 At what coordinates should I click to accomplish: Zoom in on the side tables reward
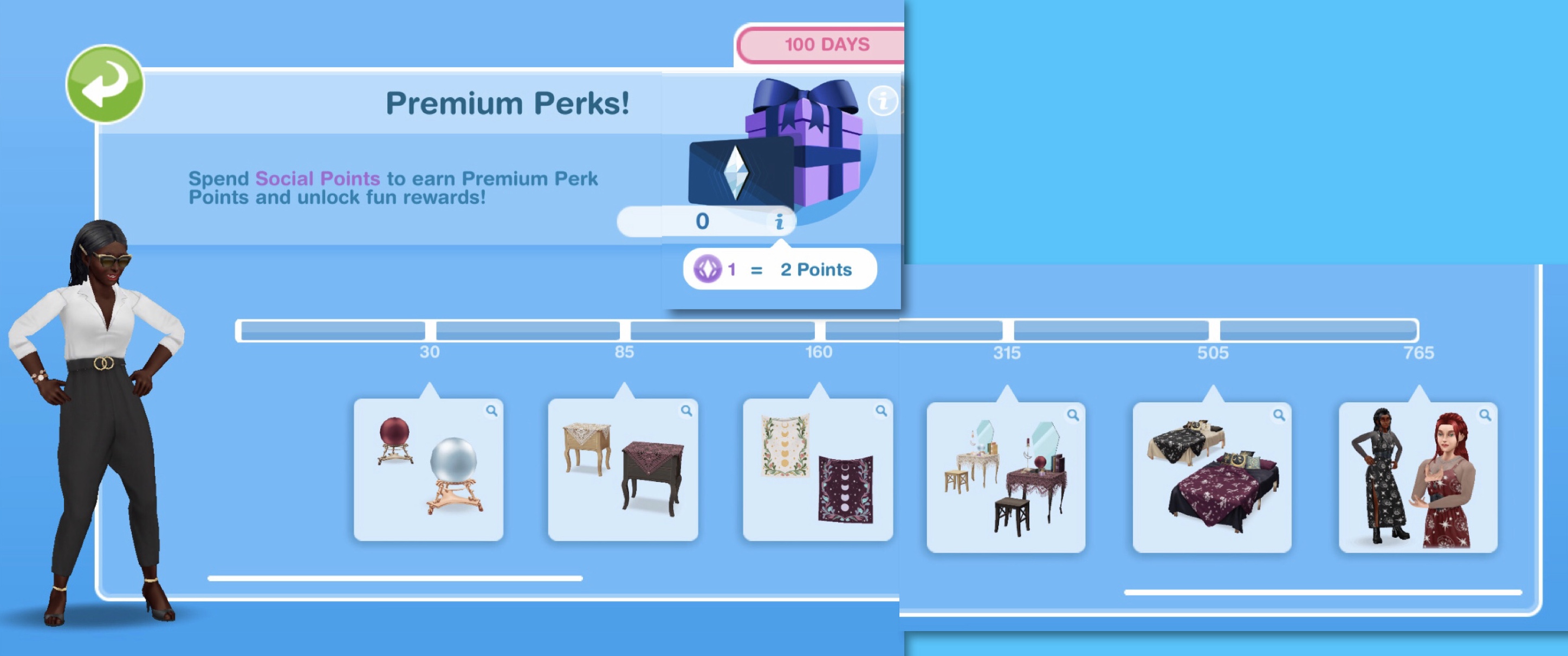[x=686, y=411]
